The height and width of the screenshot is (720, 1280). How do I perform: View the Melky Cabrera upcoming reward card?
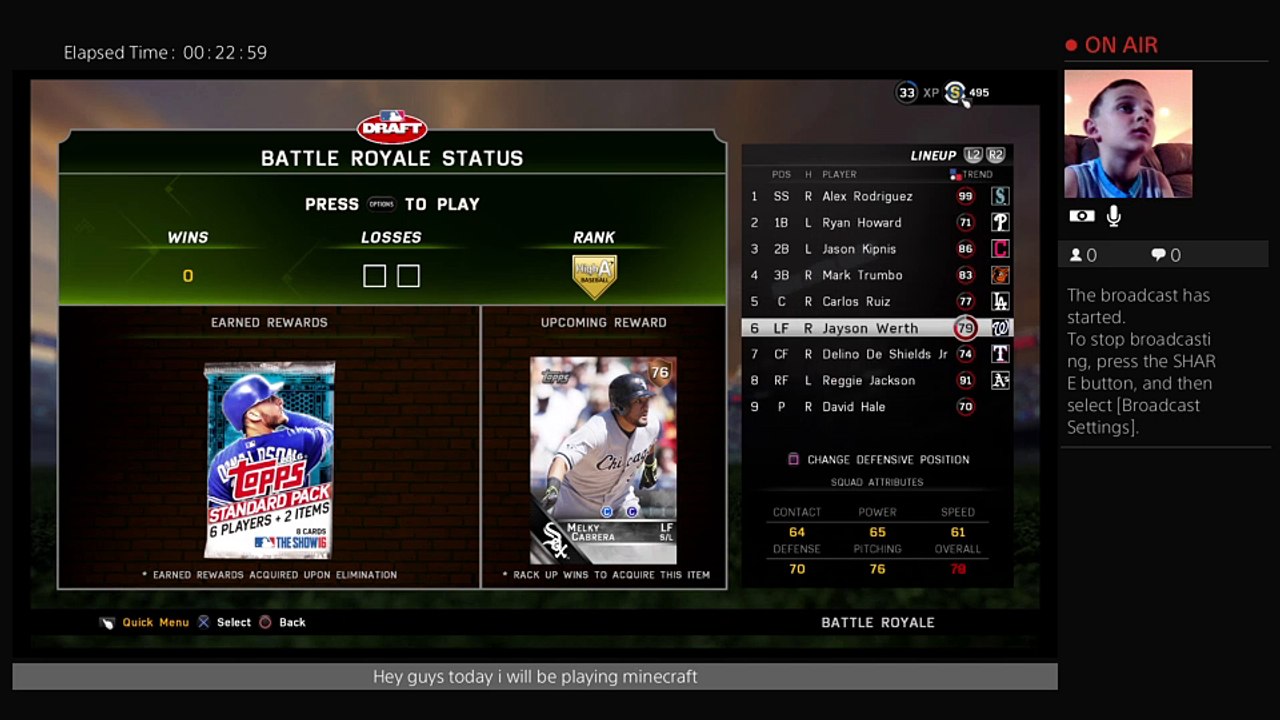click(x=603, y=460)
